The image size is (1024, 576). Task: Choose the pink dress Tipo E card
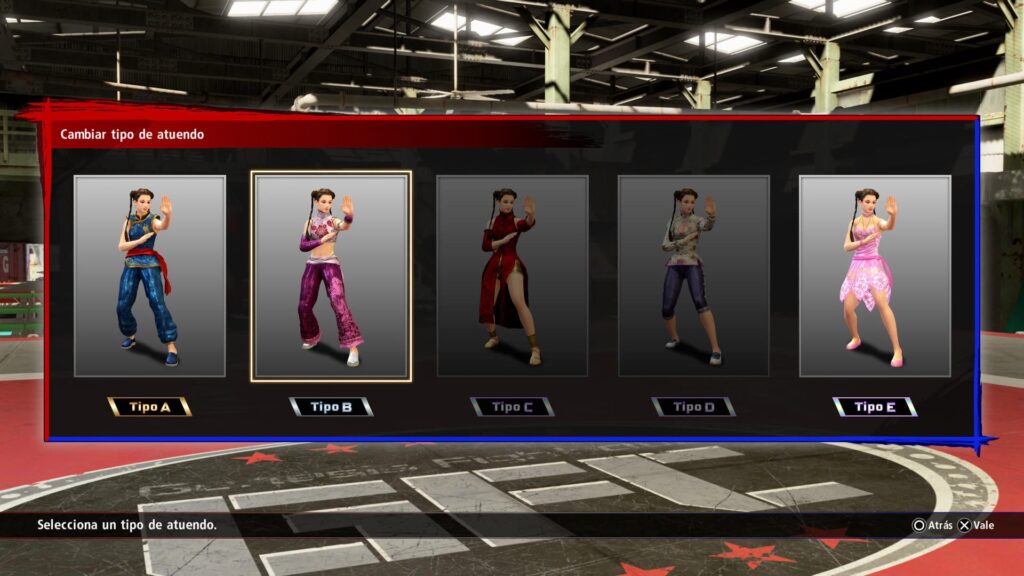tap(874, 276)
